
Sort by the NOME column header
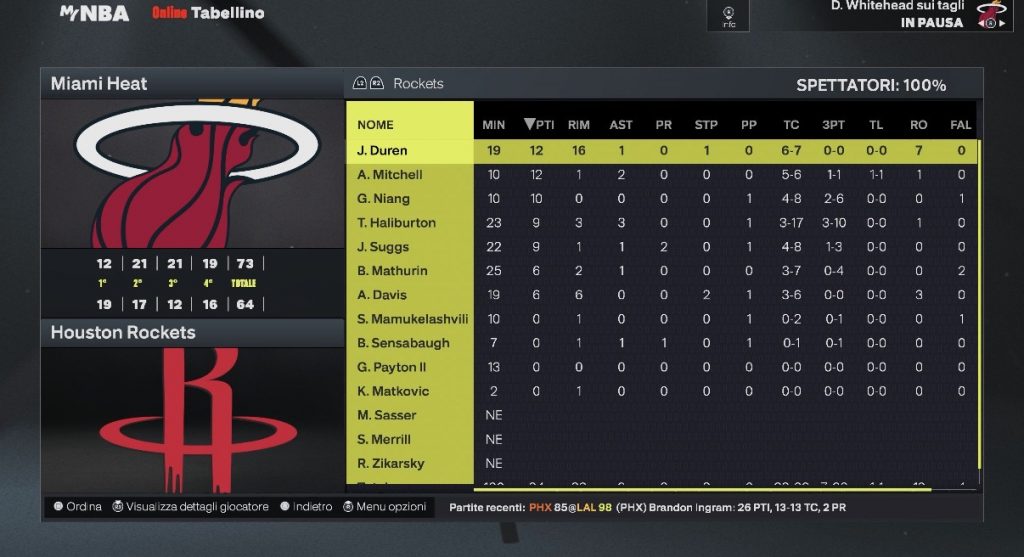(375, 125)
